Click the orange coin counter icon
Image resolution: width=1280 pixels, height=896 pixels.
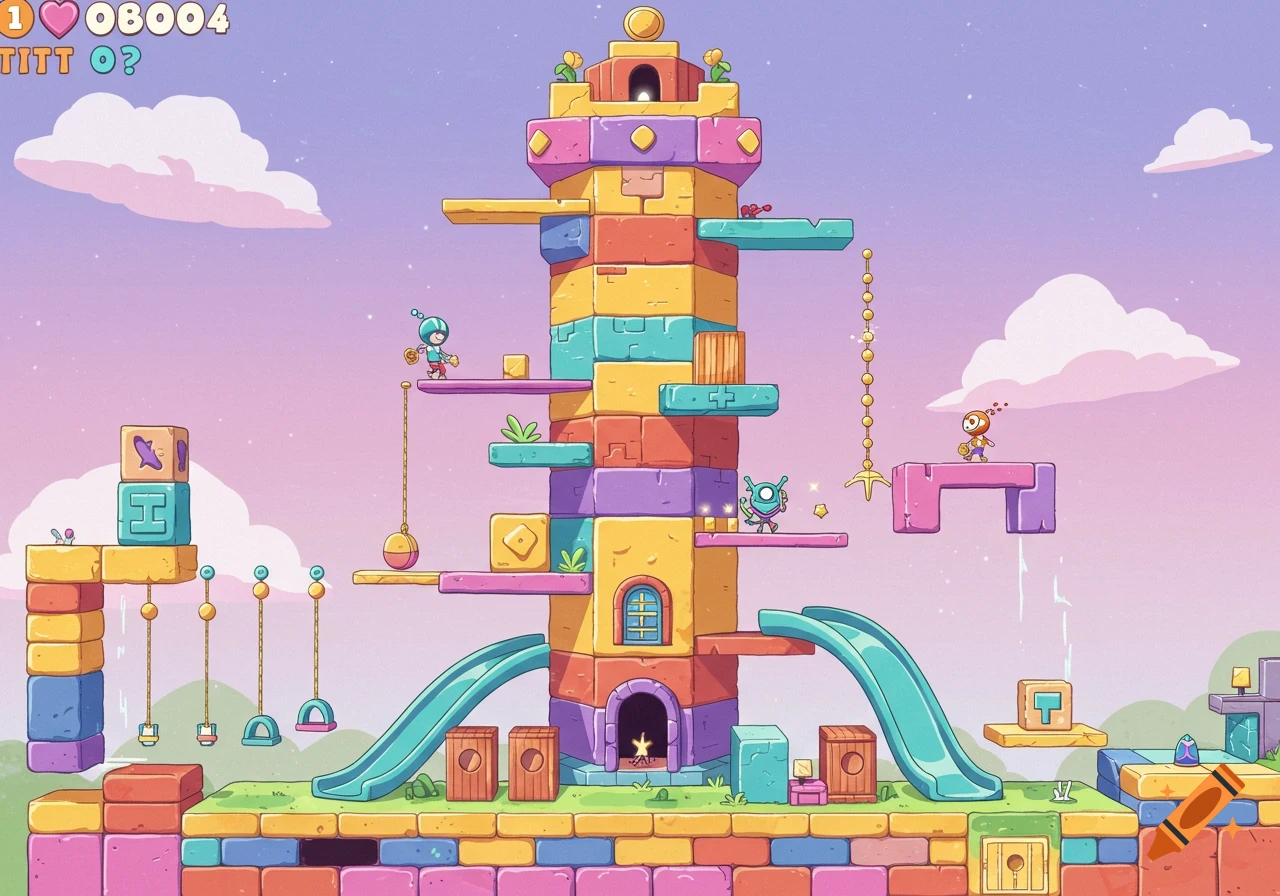point(16,16)
